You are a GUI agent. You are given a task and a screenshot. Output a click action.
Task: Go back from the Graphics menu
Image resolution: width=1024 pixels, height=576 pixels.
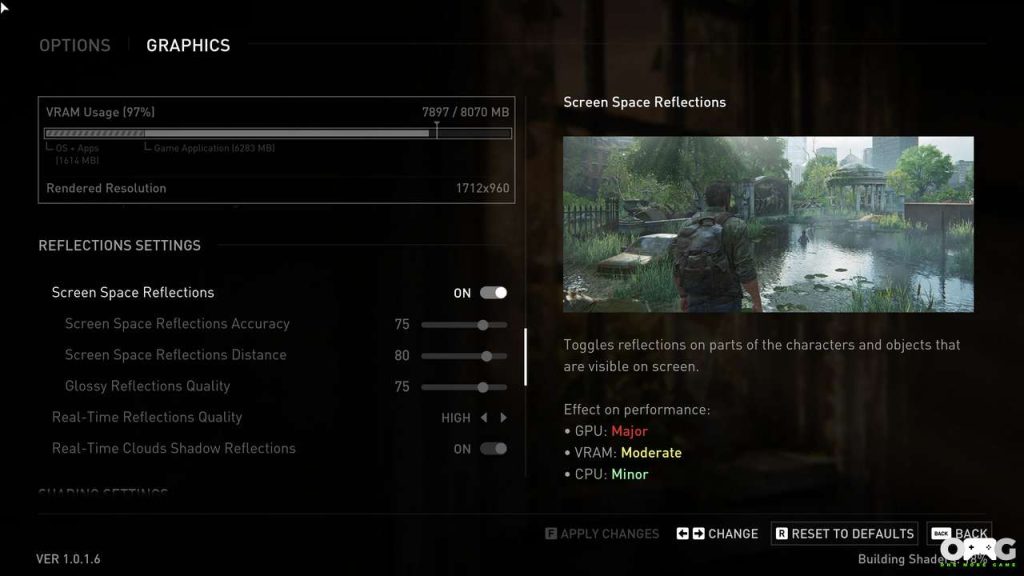[x=959, y=534]
